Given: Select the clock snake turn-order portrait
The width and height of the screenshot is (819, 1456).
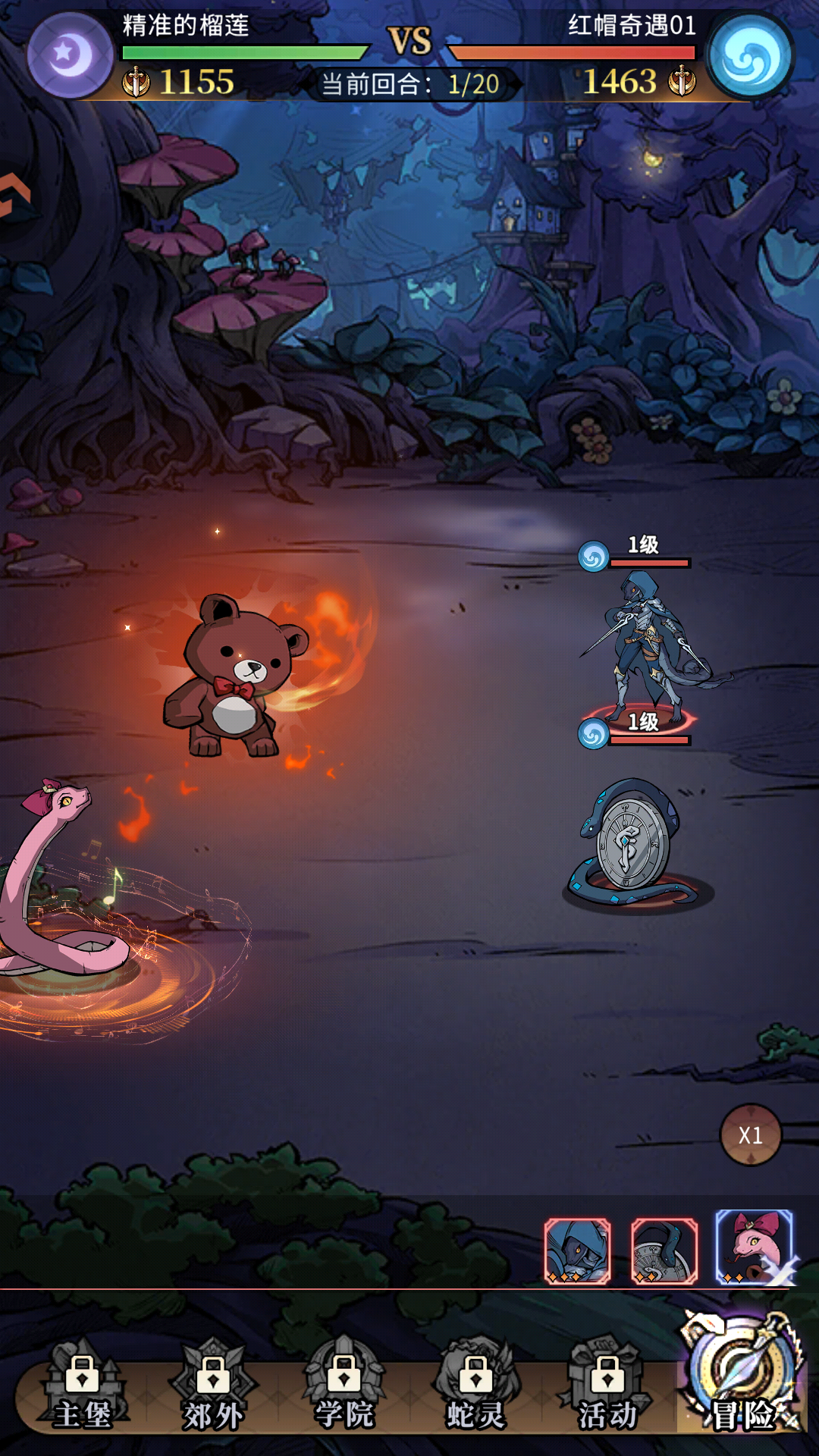Looking at the screenshot, I should (664, 1250).
